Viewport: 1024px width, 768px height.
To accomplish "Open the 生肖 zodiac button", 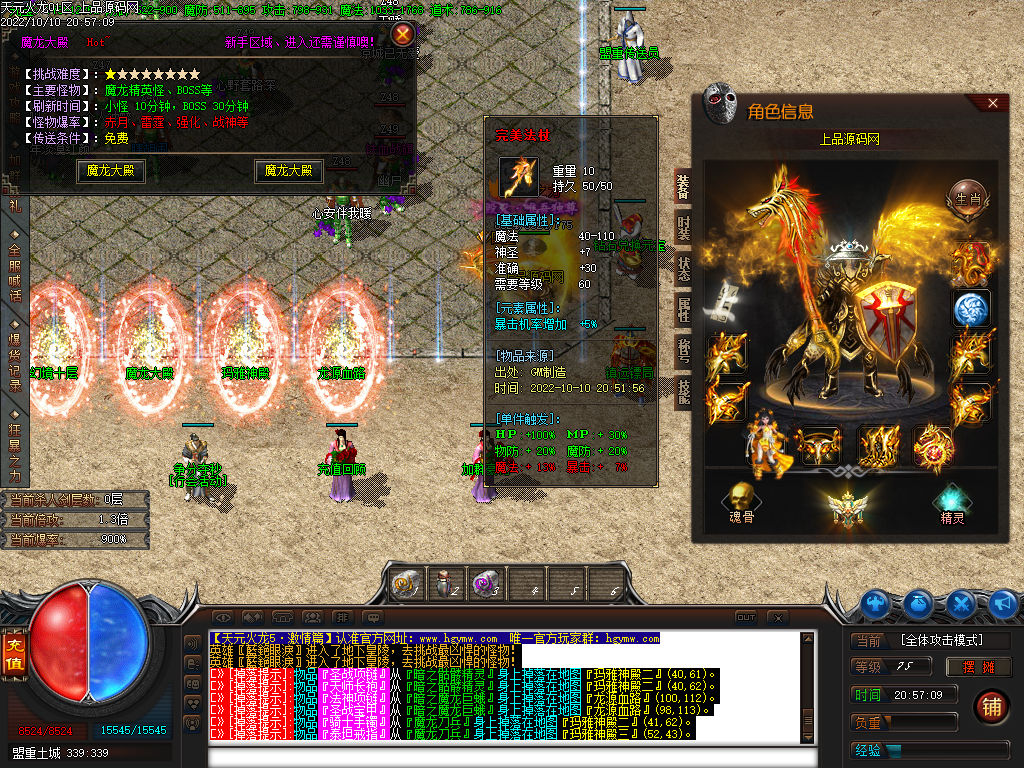I will pos(967,195).
